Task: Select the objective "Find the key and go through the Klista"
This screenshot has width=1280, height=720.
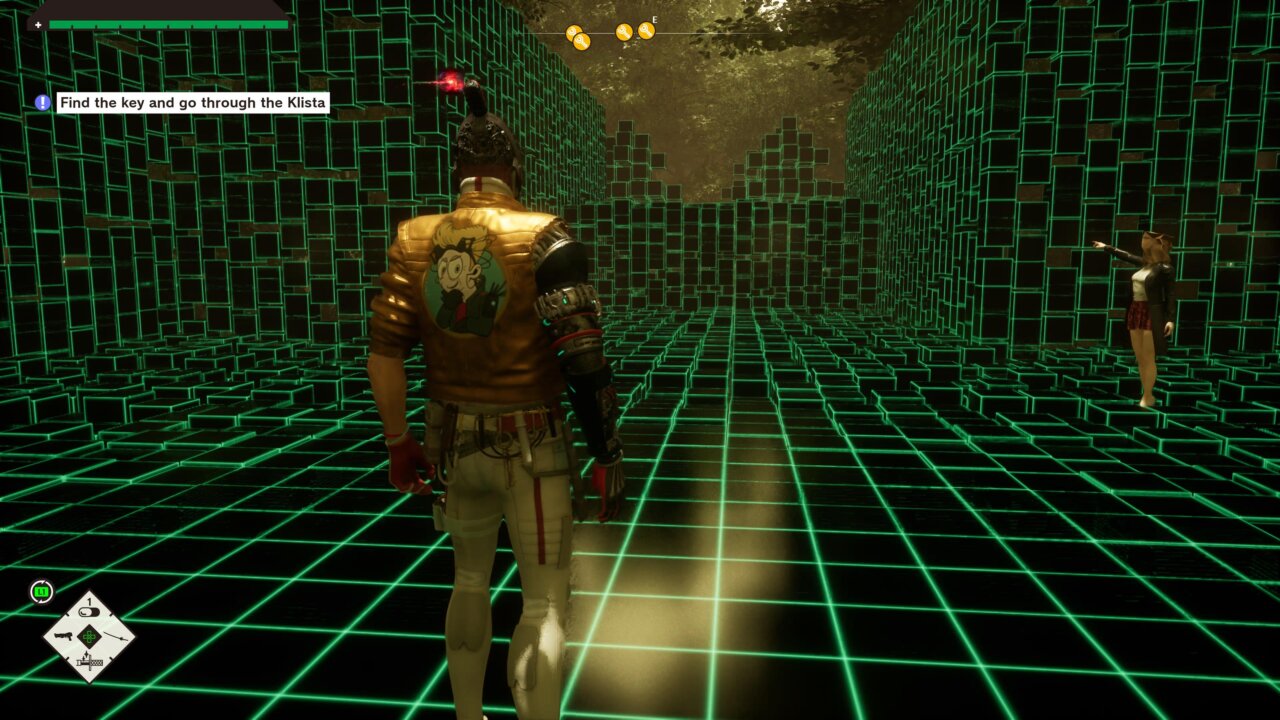Action: tap(193, 102)
